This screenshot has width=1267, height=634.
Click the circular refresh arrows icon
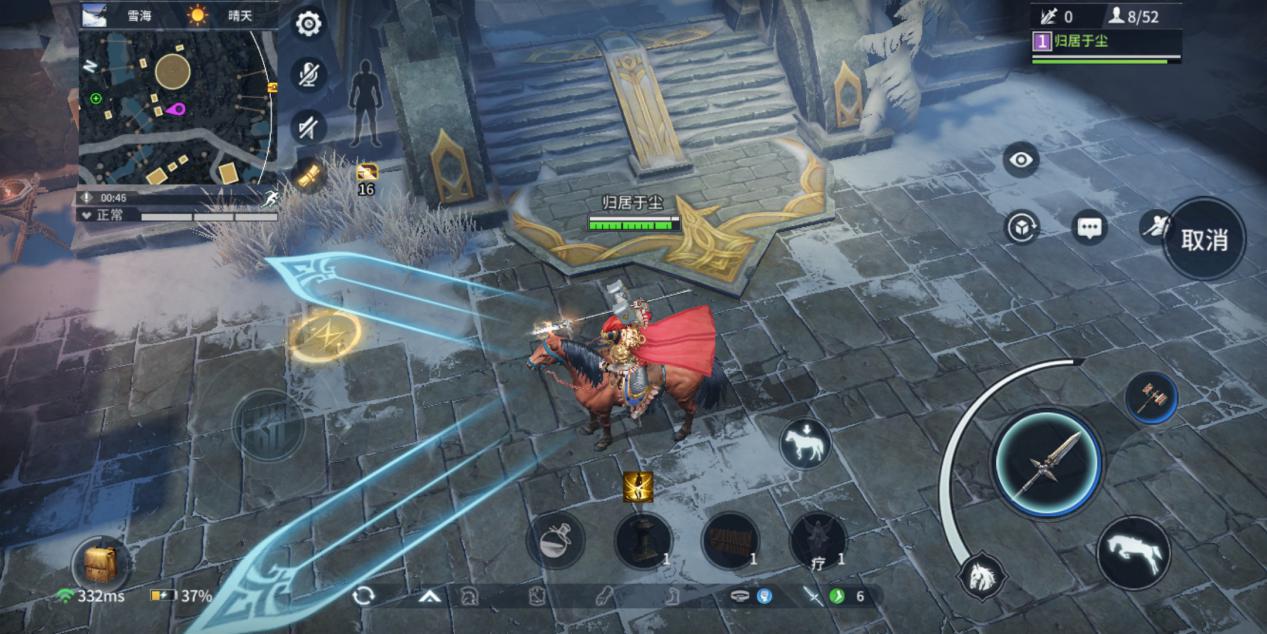coord(363,596)
